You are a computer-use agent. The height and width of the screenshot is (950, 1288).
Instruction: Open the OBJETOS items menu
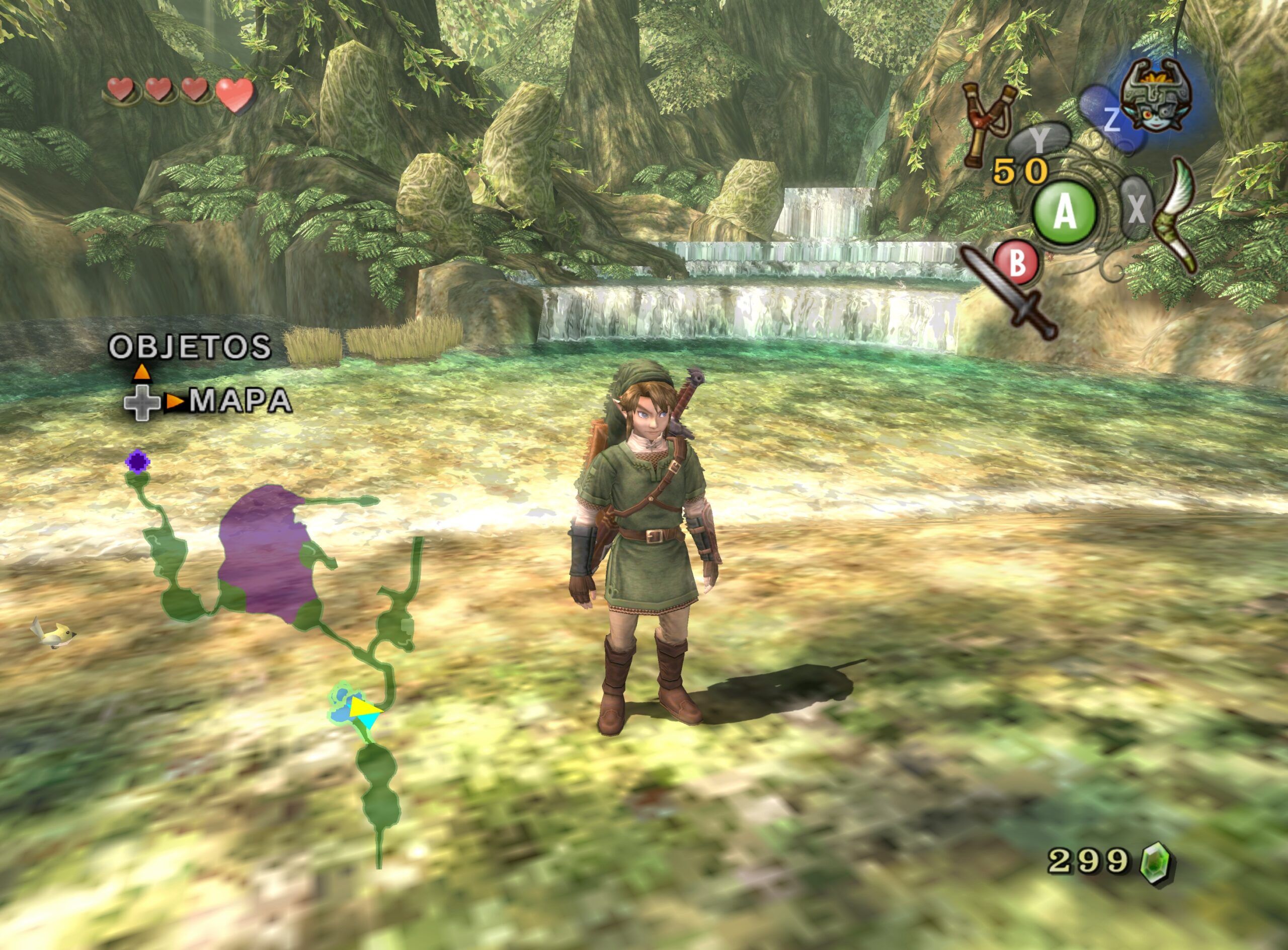190,347
